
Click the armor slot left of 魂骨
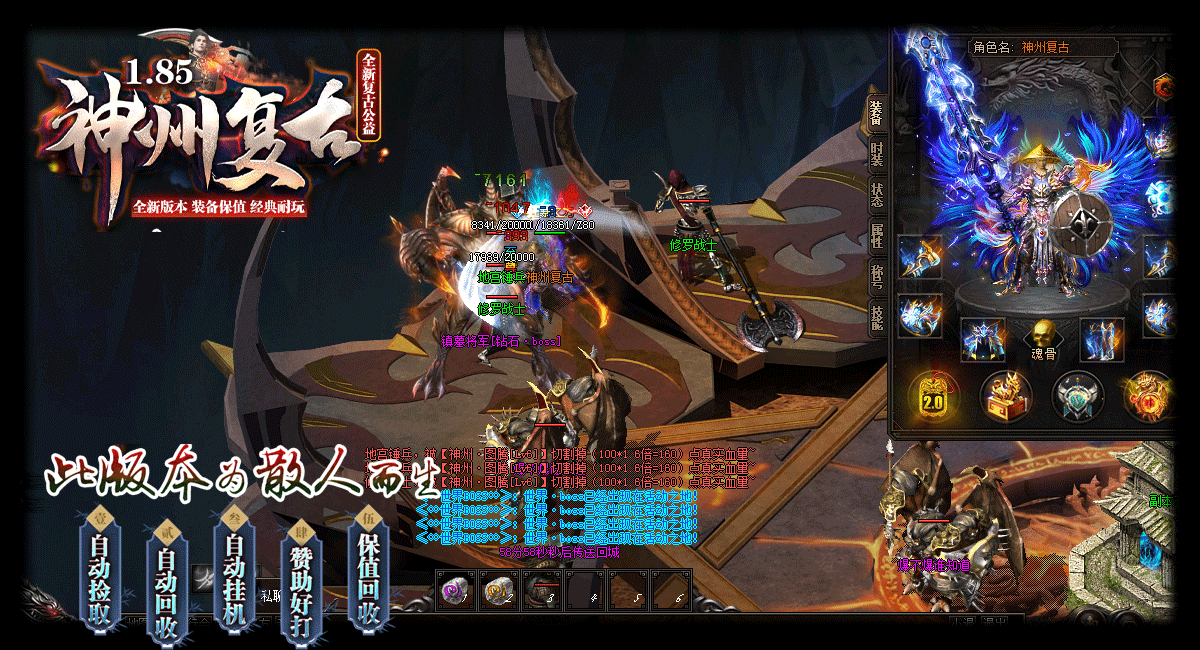tap(983, 340)
